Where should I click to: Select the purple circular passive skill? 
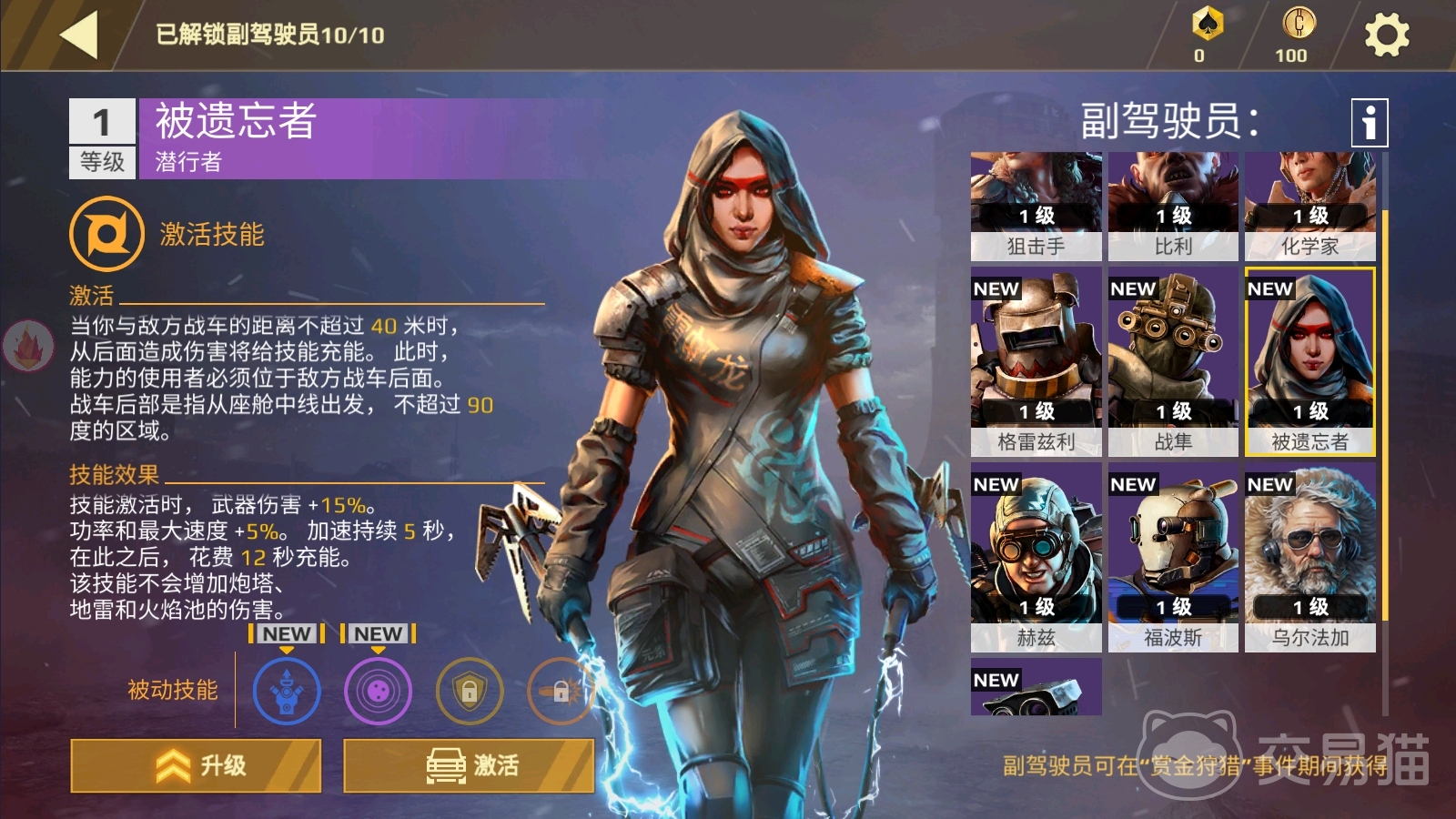tap(378, 692)
